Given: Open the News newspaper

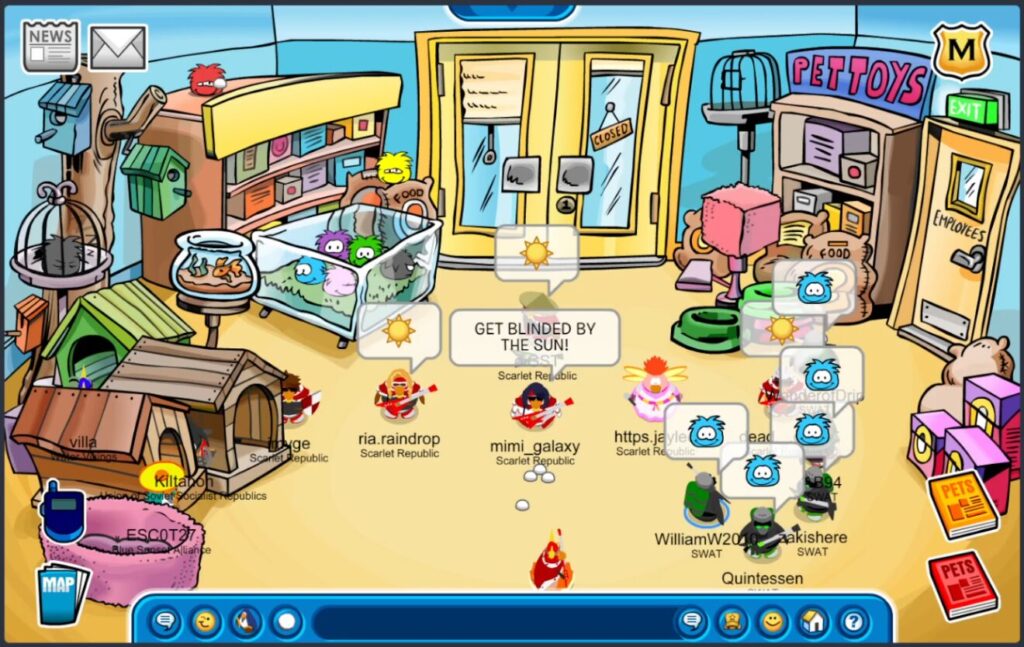Looking at the screenshot, I should (51, 46).
